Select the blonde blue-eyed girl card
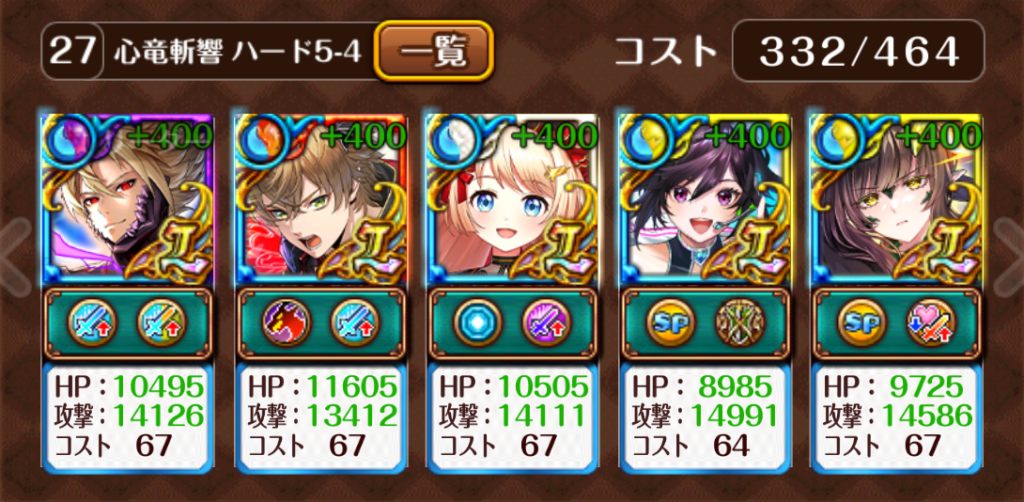The width and height of the screenshot is (1024, 502). pyautogui.click(x=512, y=198)
